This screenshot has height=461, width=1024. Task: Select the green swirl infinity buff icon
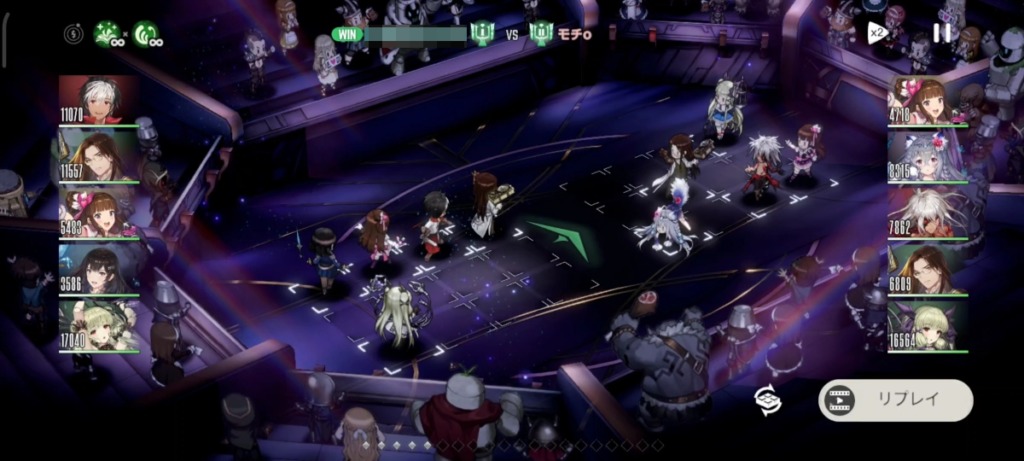146,34
